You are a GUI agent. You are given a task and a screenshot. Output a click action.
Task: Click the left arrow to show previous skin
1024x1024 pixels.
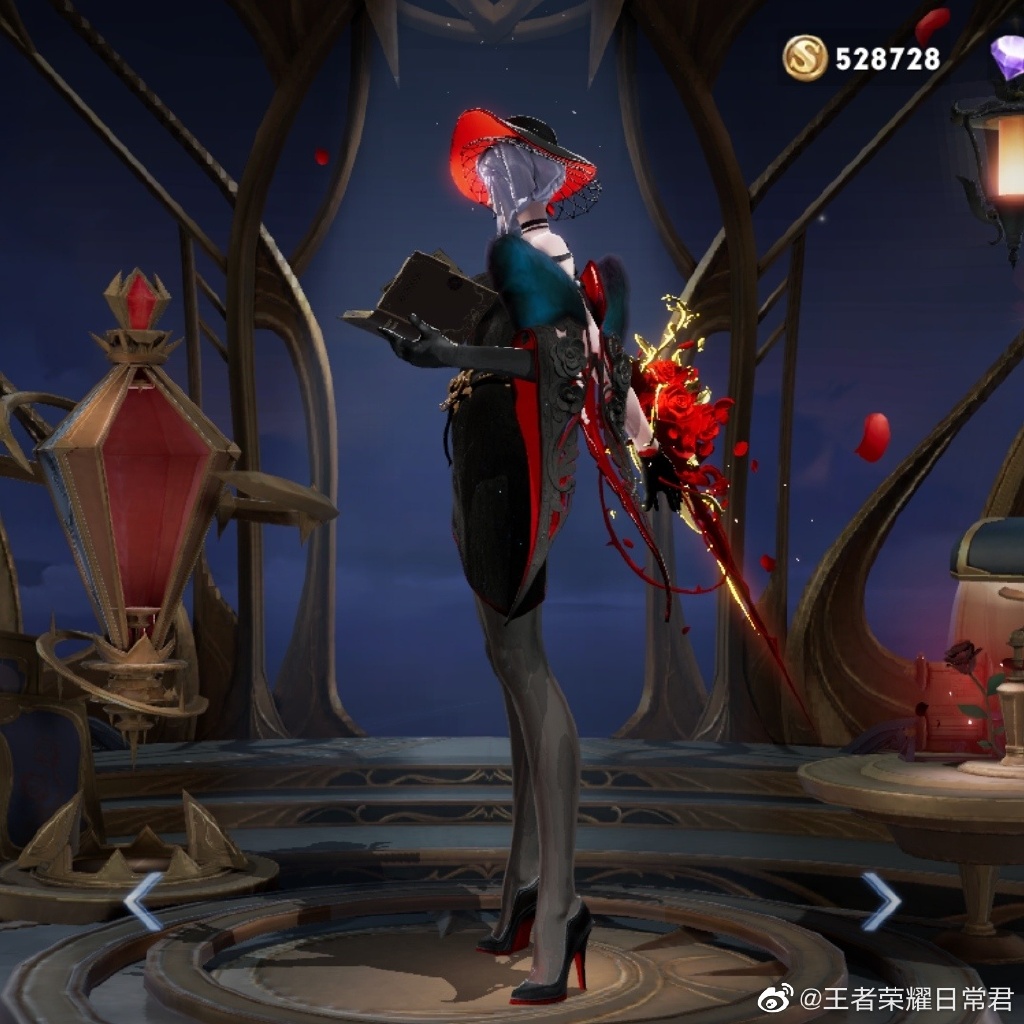point(142,900)
